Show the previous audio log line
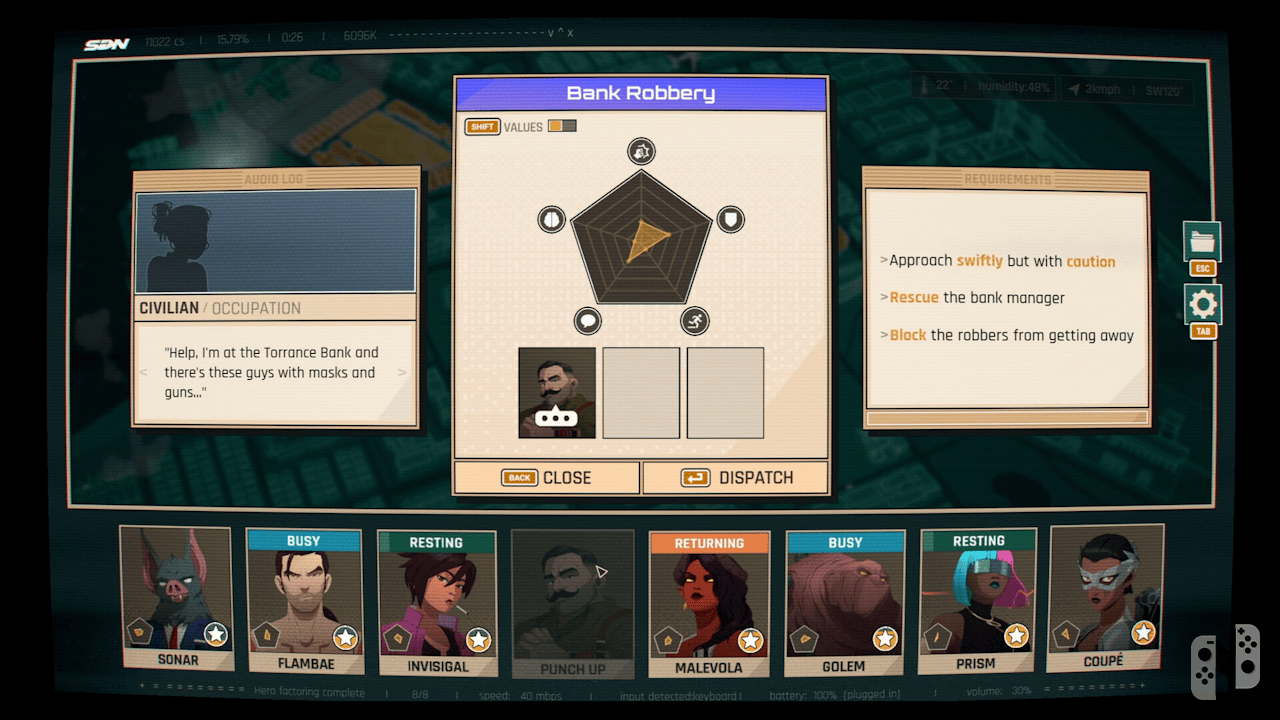This screenshot has height=720, width=1280. coord(143,373)
